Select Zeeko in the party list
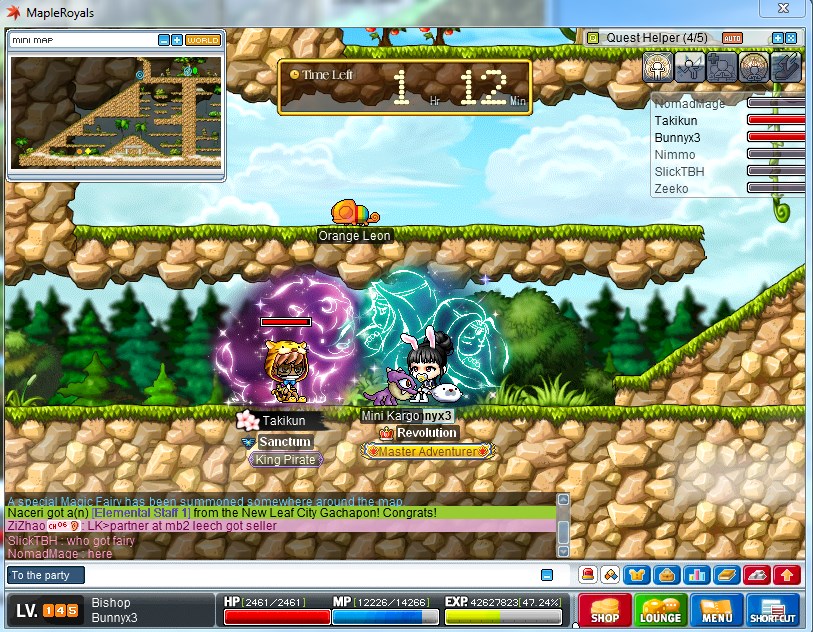 670,188
